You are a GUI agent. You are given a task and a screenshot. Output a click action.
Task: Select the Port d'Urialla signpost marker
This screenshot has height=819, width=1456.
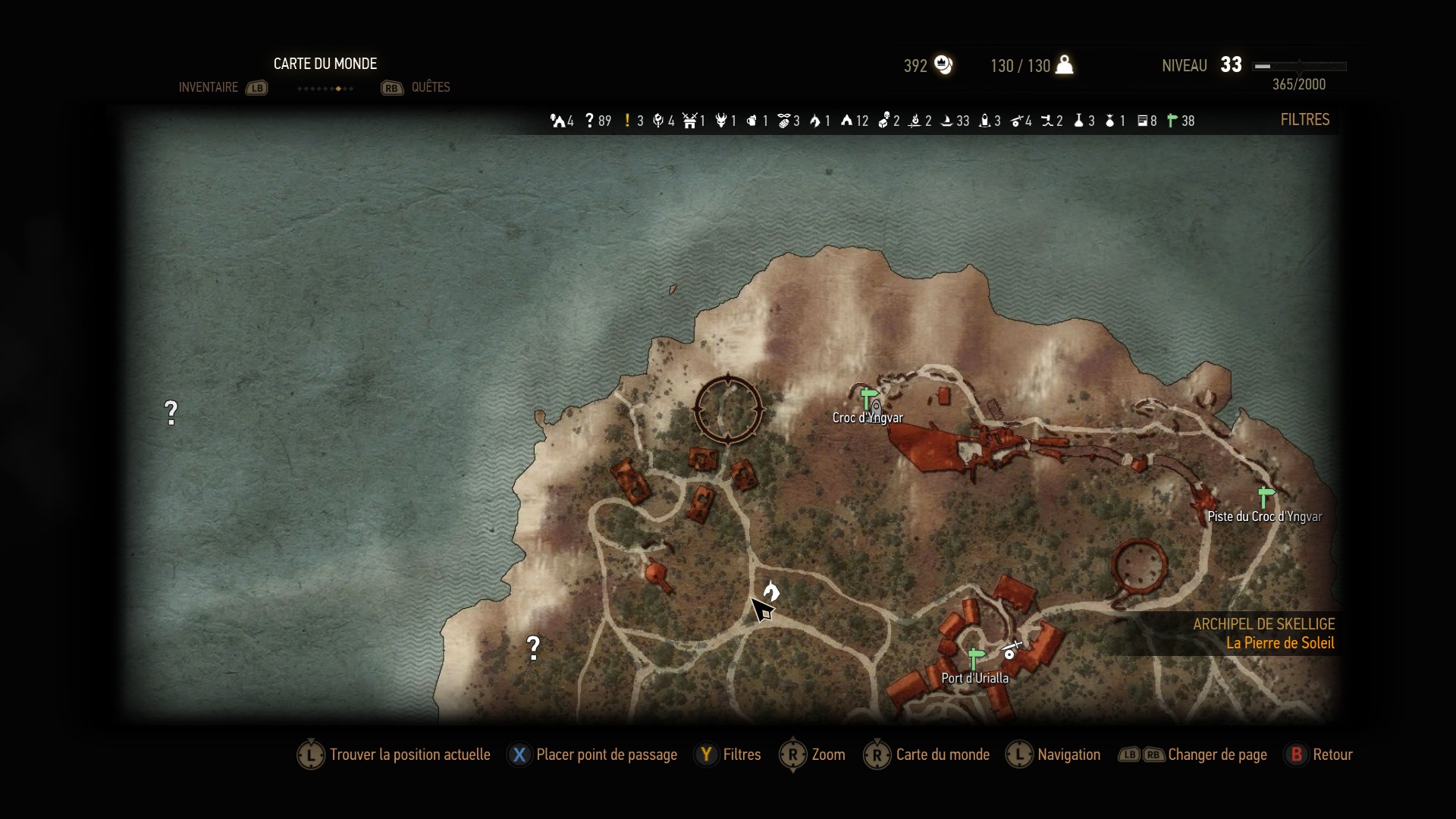[x=975, y=657]
